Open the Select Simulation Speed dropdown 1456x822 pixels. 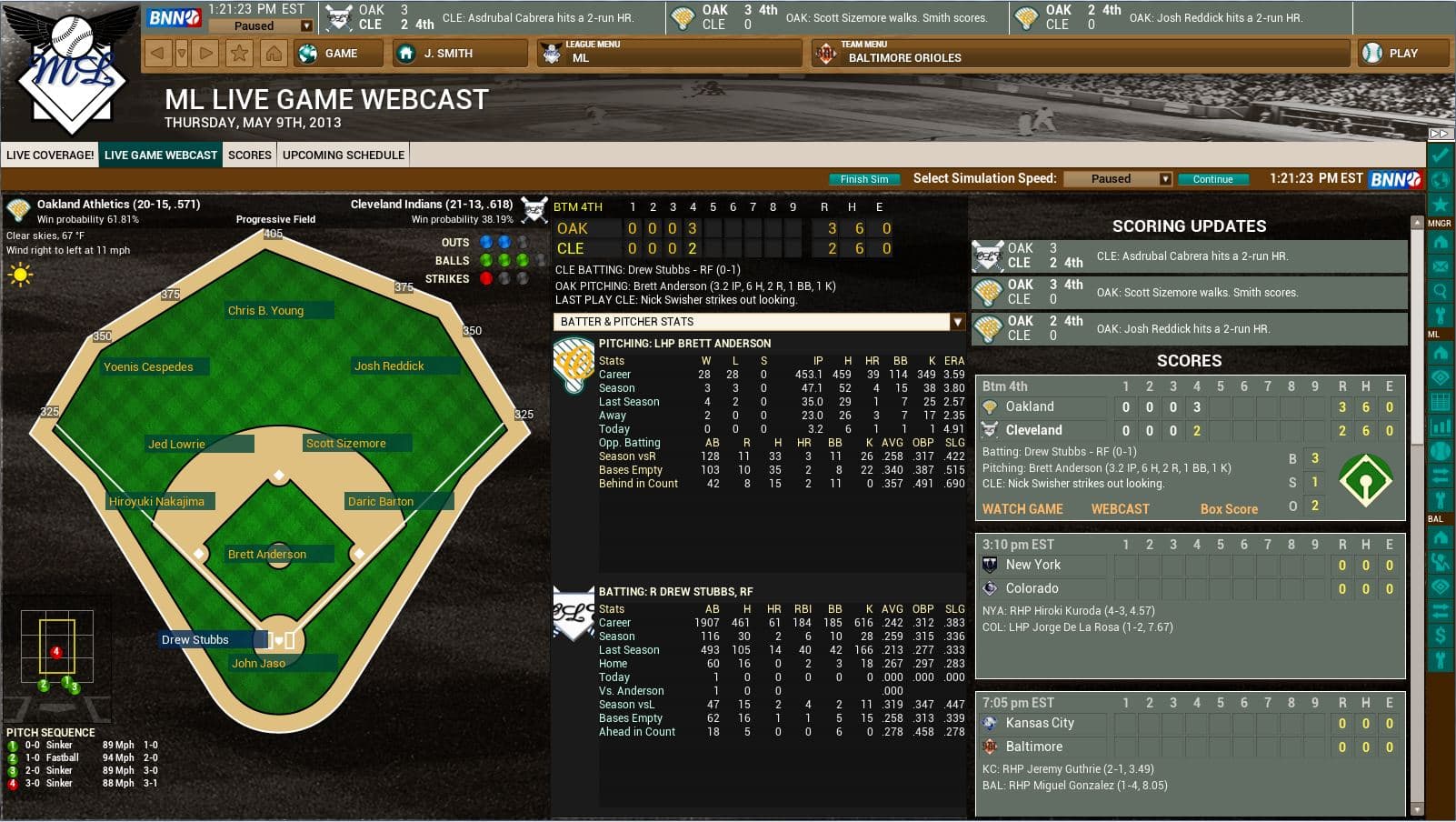pos(1166,178)
